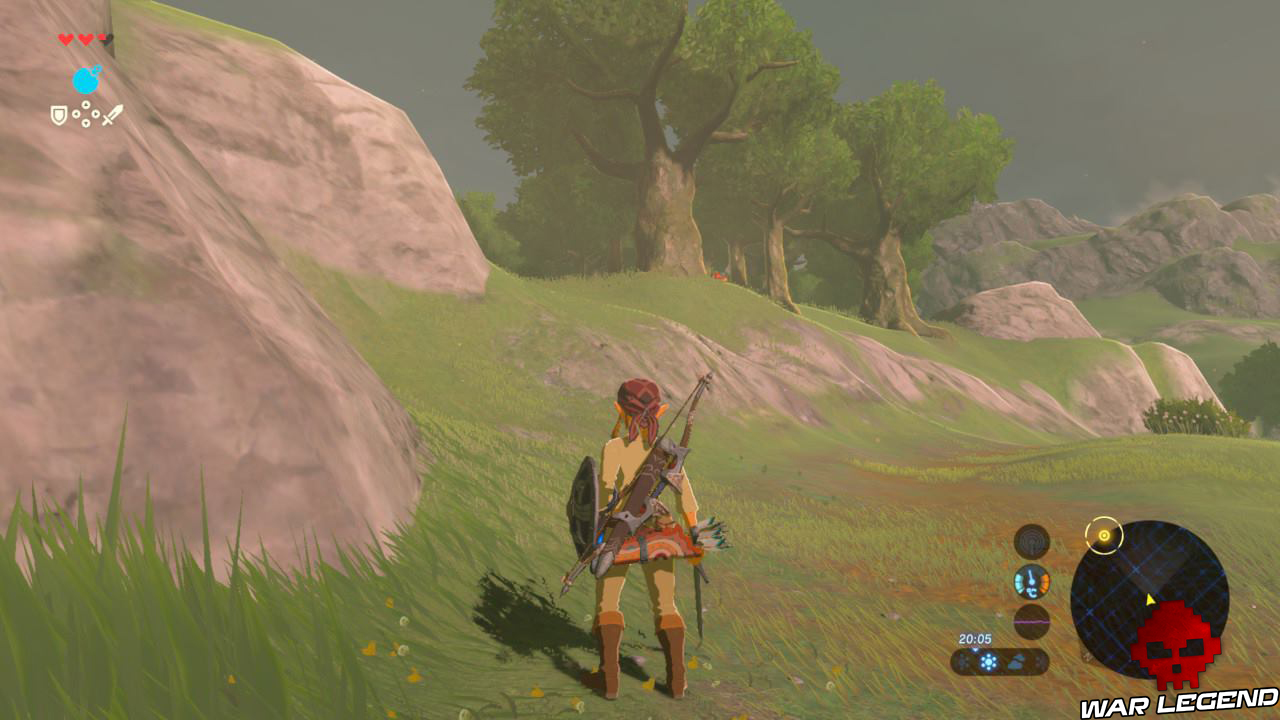Image resolution: width=1280 pixels, height=720 pixels.
Task: Click the d-pad weapon selector
Action: click(86, 113)
